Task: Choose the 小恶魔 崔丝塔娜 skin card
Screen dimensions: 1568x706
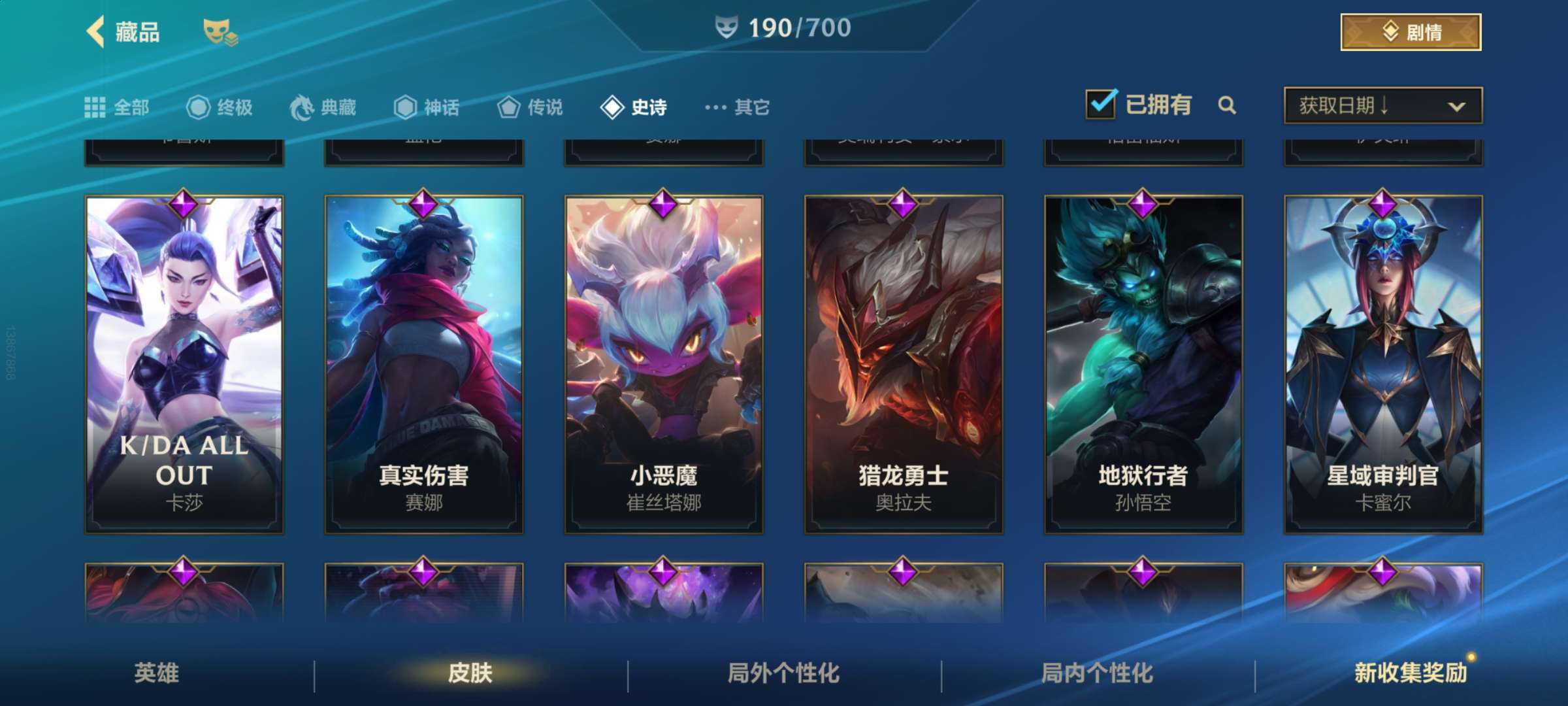Action: point(664,364)
